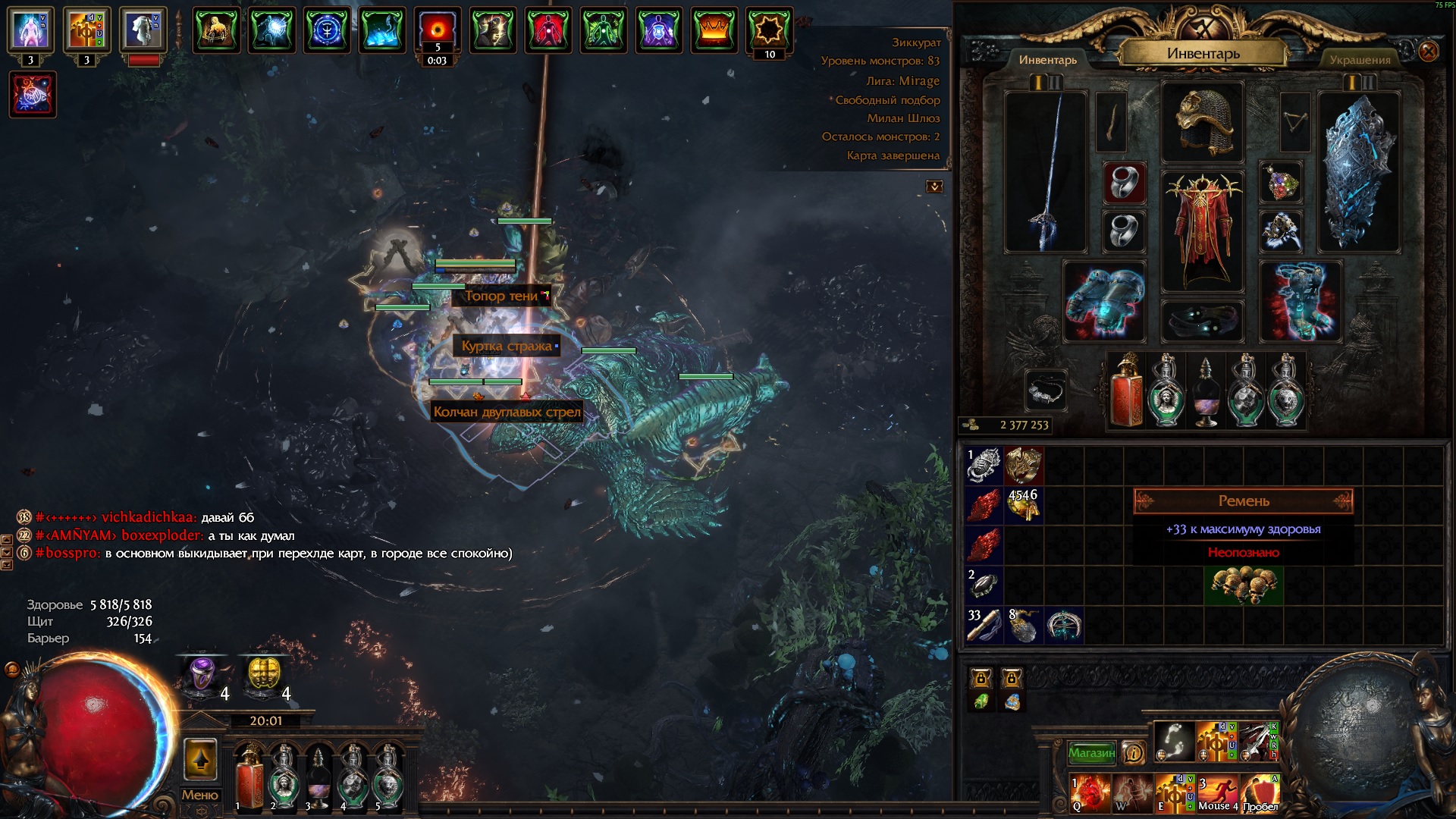The height and width of the screenshot is (819, 1456).
Task: Expand the map info dropdown arrow
Action: (934, 187)
